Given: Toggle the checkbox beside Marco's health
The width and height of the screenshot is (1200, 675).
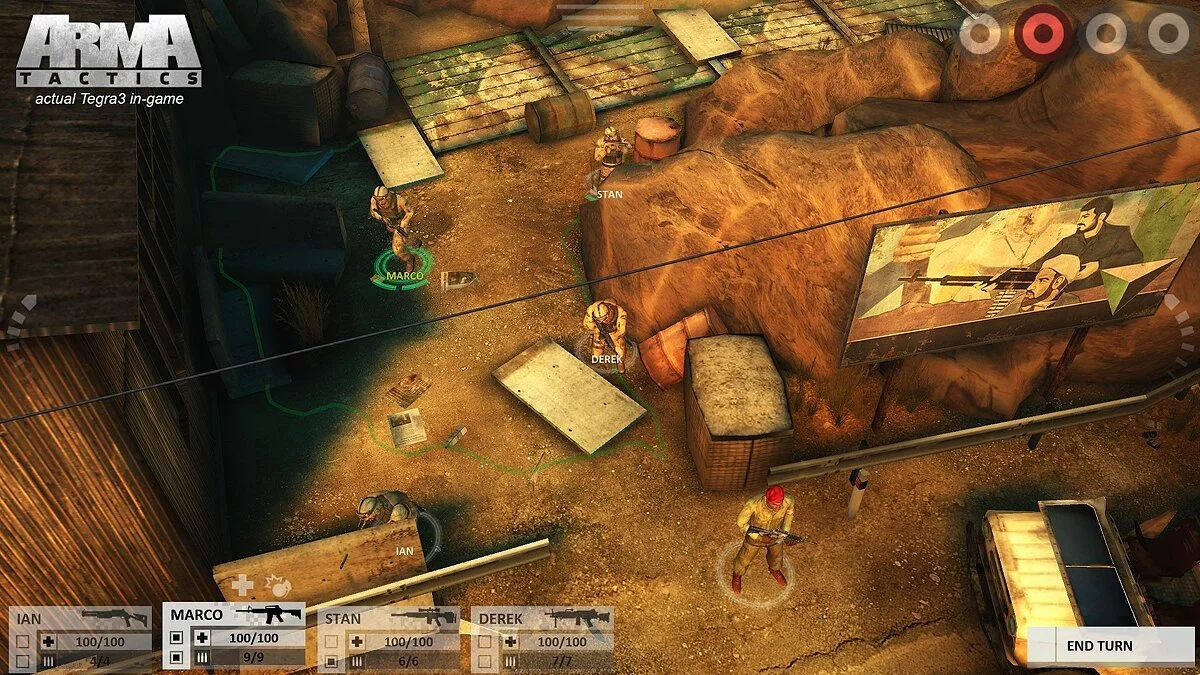Looking at the screenshot, I should (x=177, y=638).
